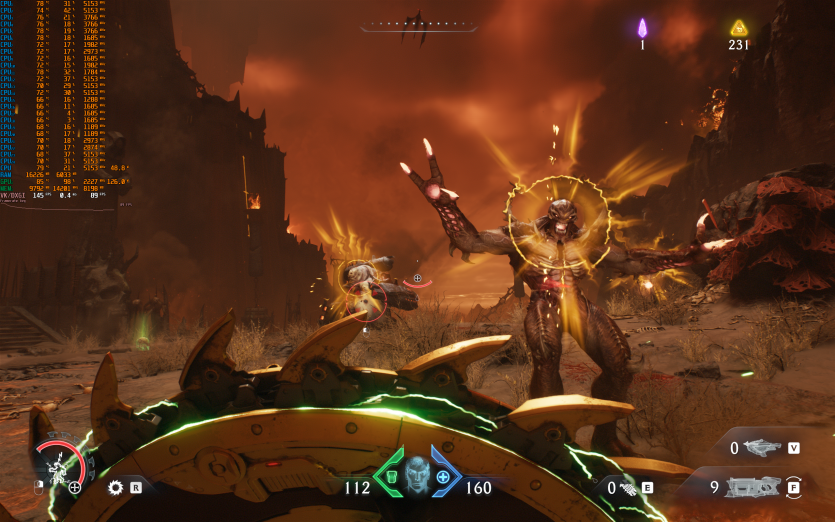Click the Slayer helmet portrait
Image resolution: width=835 pixels, height=522 pixels.
click(417, 475)
